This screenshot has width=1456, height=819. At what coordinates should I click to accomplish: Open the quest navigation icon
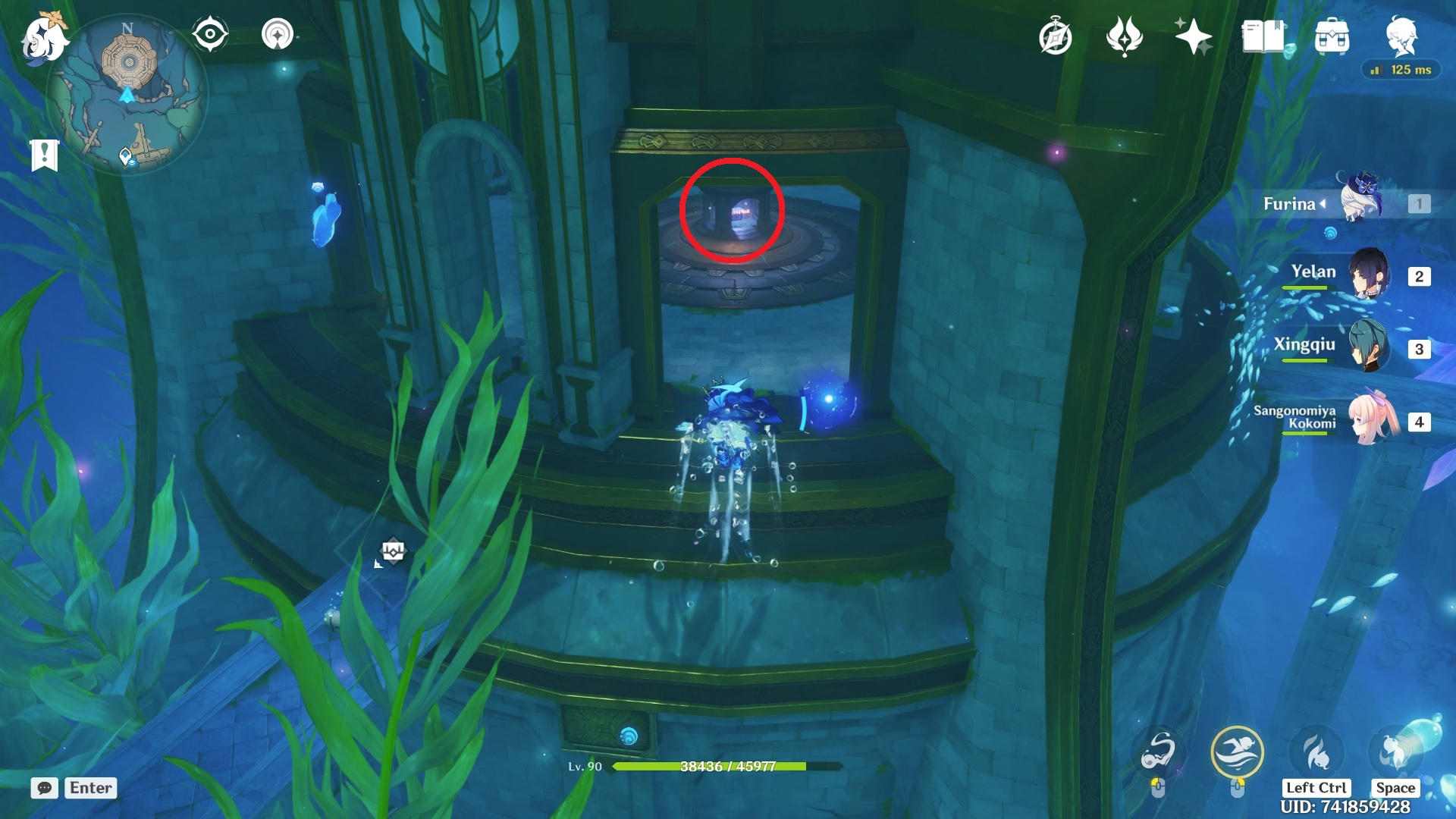tap(277, 35)
